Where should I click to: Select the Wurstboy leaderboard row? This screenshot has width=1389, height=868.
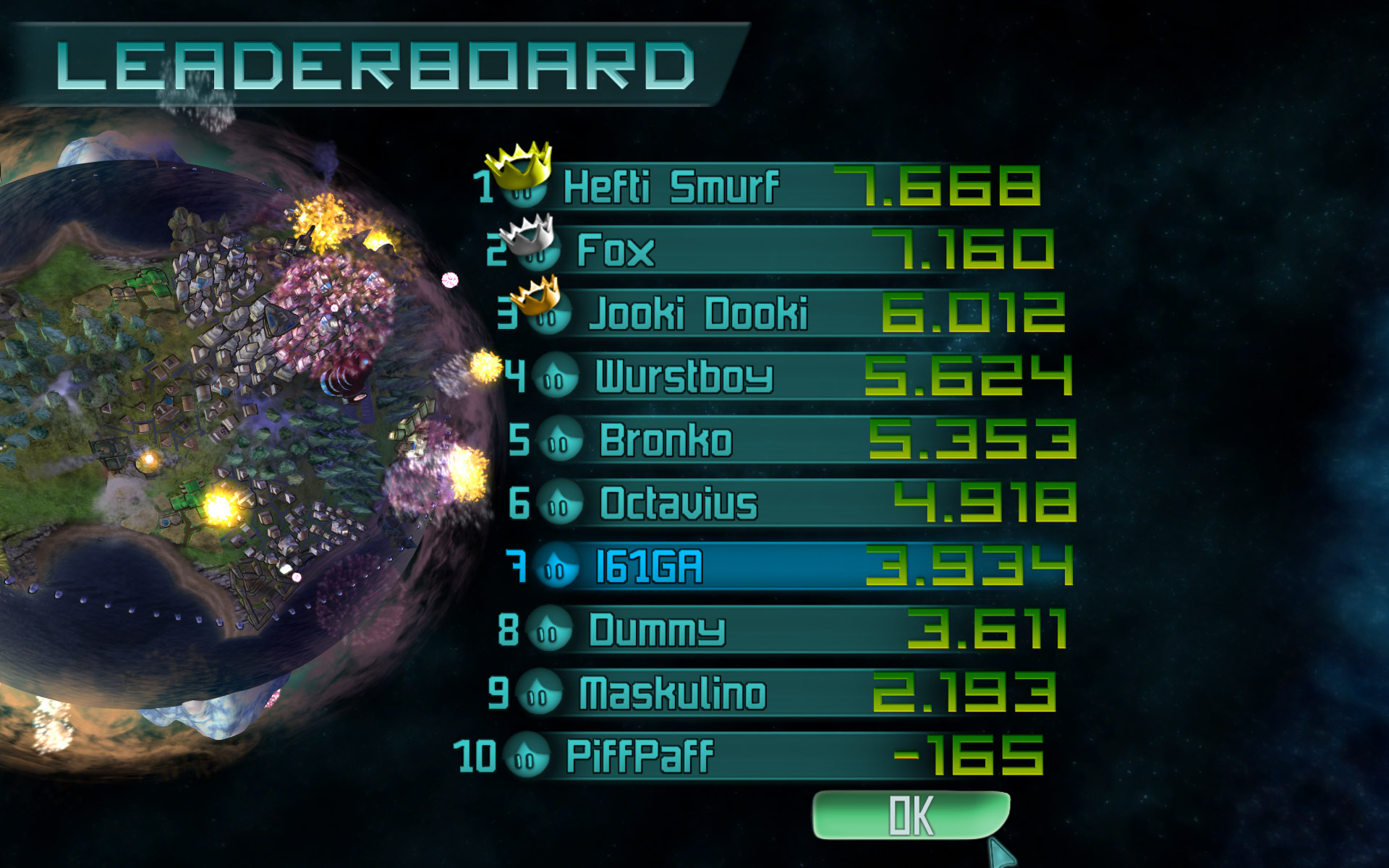[x=796, y=376]
